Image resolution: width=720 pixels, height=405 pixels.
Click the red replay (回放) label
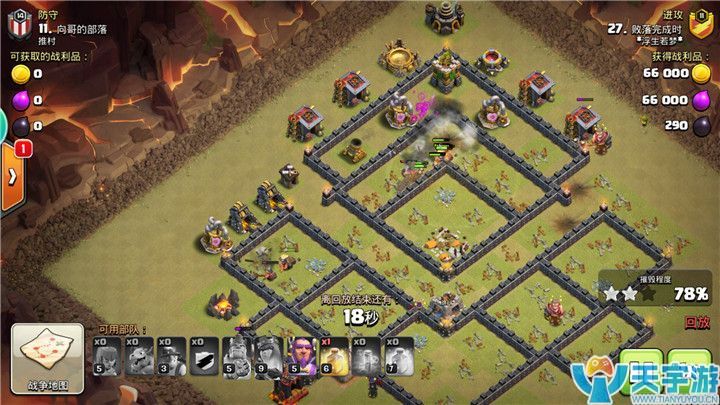click(697, 322)
